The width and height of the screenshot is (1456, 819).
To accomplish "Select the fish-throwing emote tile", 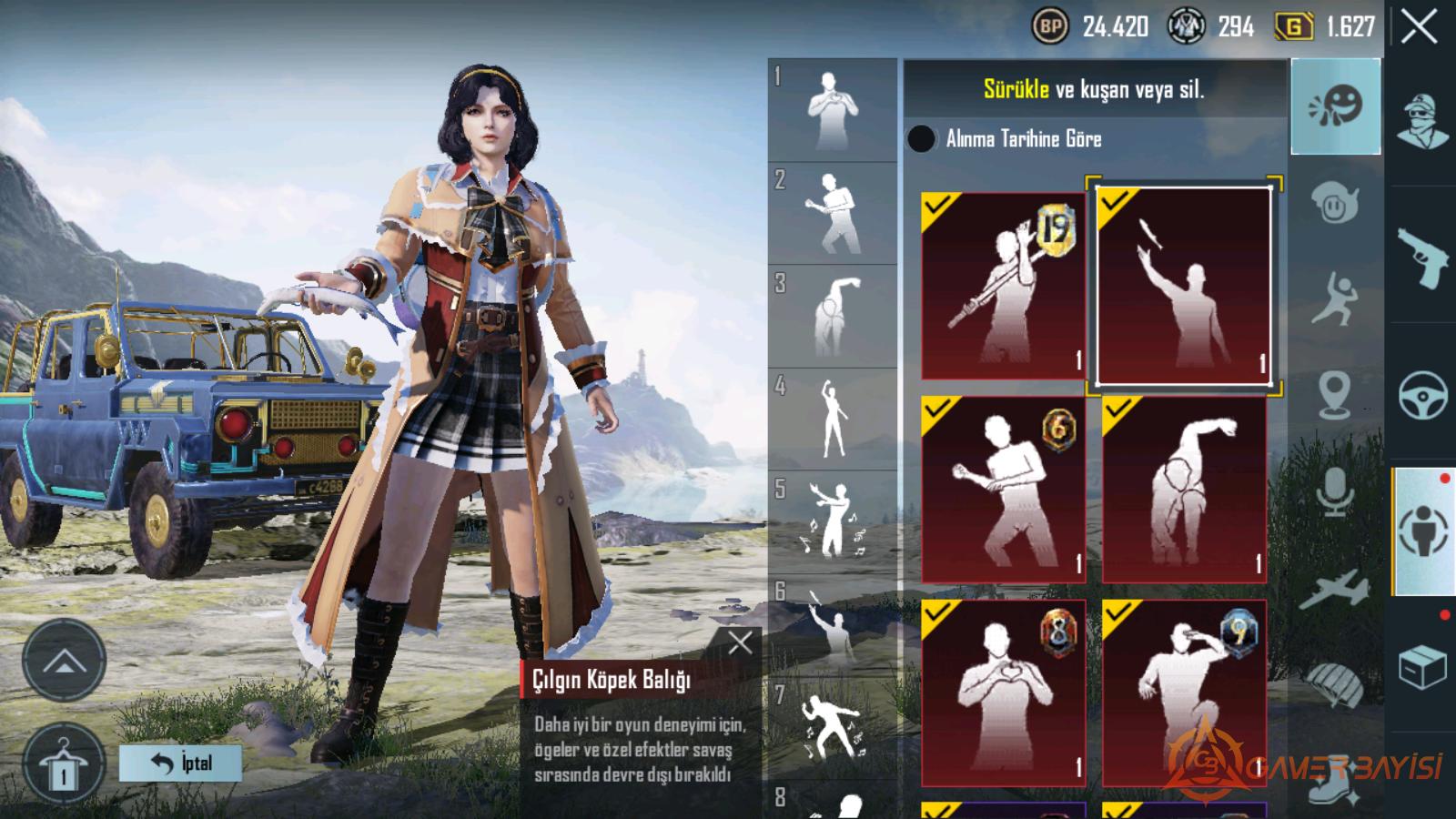I will 1183,285.
